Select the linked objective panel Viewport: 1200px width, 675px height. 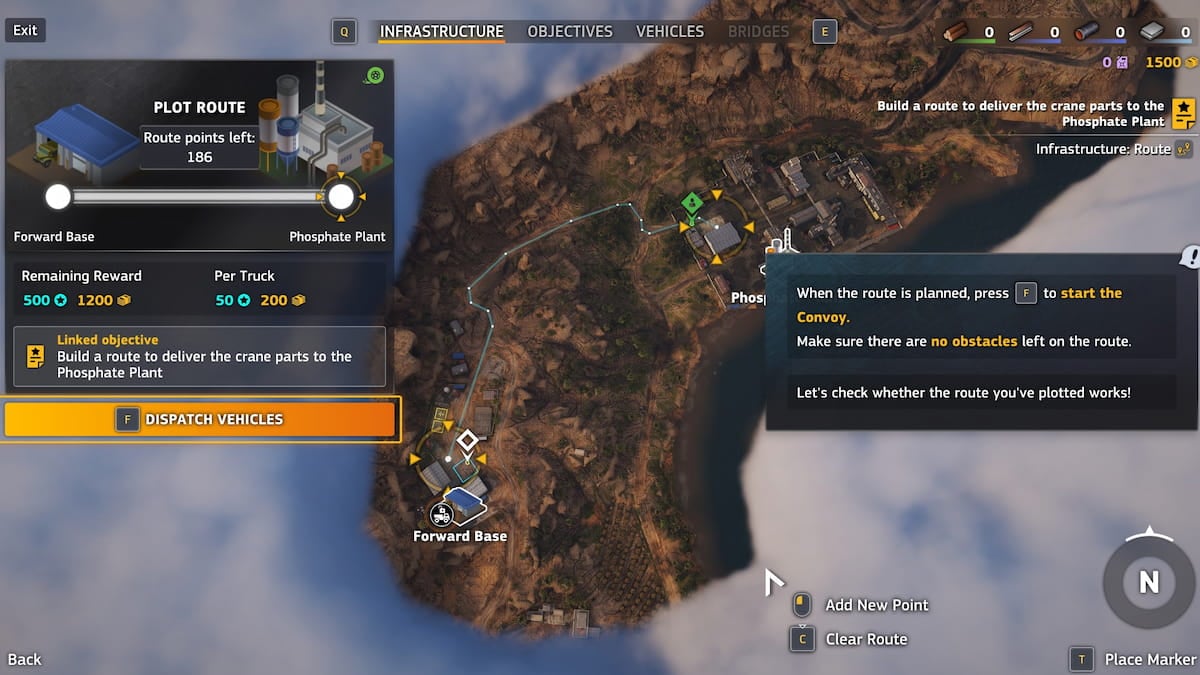coord(199,356)
